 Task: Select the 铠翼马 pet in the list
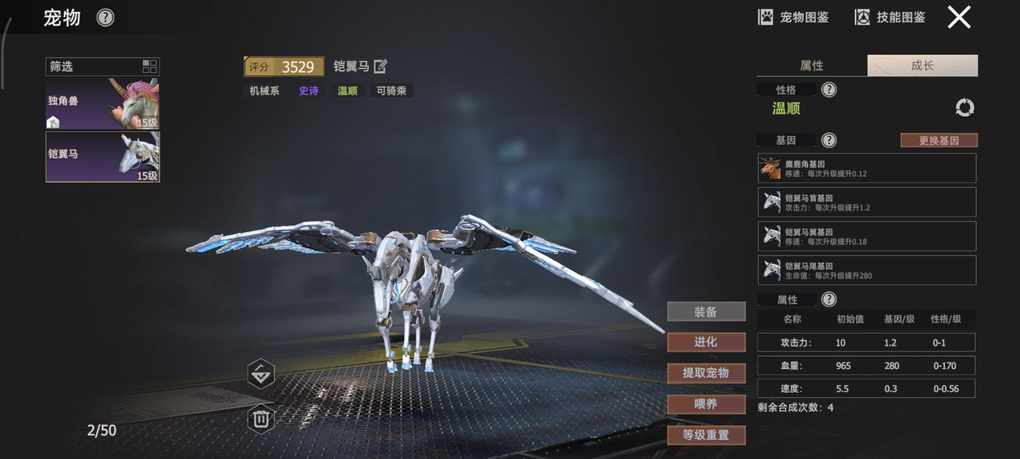pyautogui.click(x=102, y=157)
